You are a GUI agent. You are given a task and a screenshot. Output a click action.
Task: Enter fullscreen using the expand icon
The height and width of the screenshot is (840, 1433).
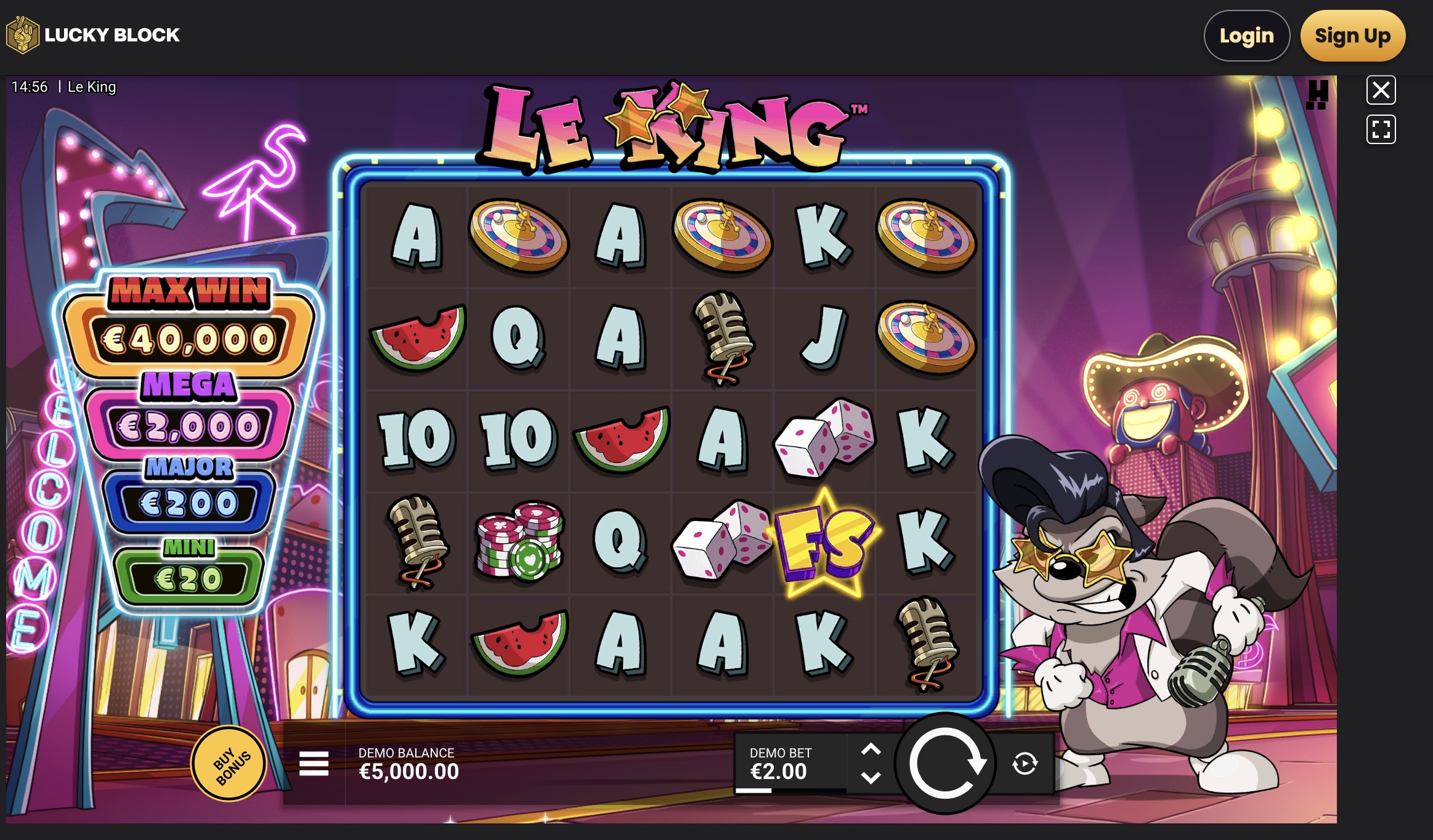1382,129
